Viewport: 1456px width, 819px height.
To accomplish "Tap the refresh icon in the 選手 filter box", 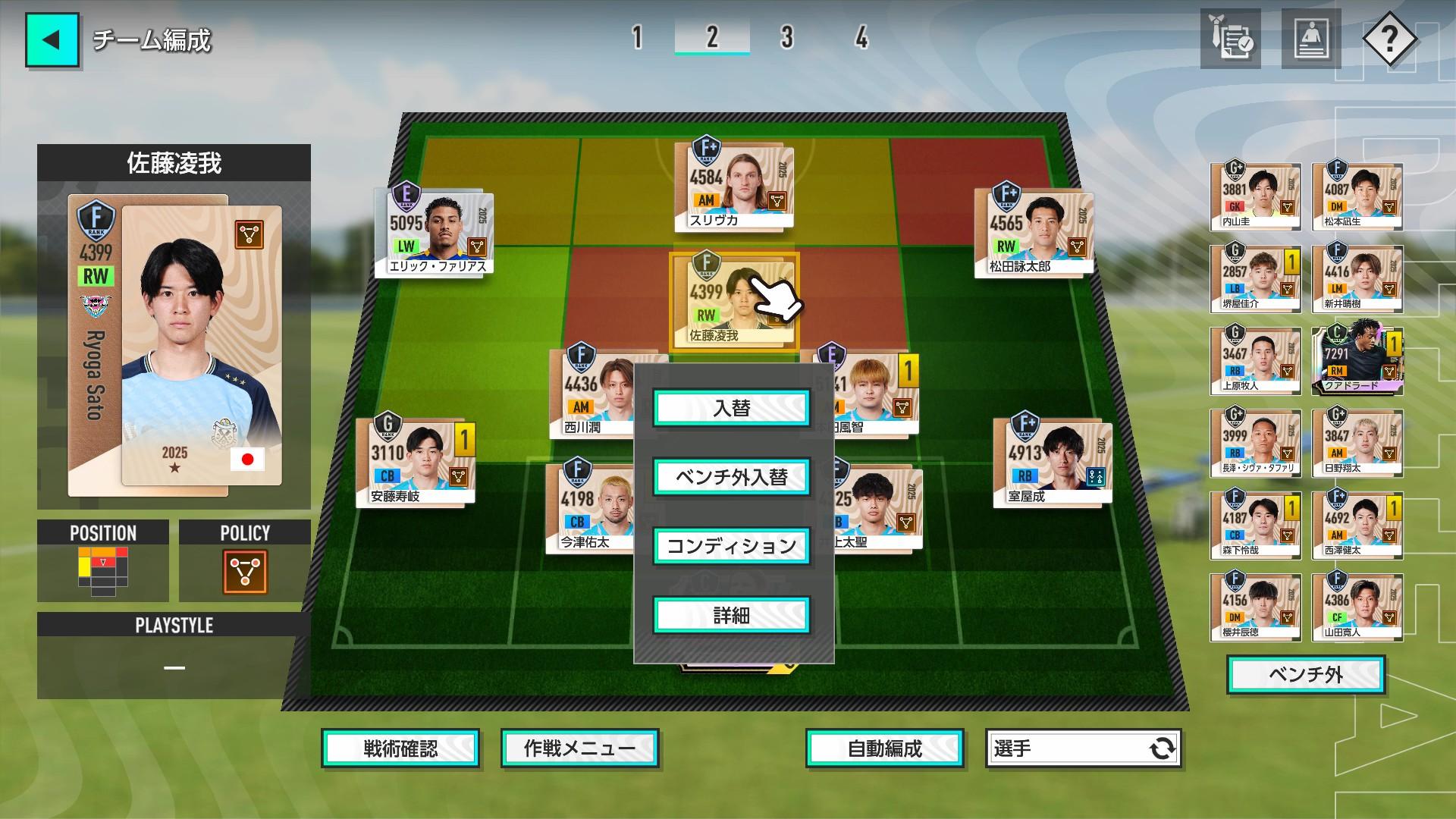I will click(1162, 748).
